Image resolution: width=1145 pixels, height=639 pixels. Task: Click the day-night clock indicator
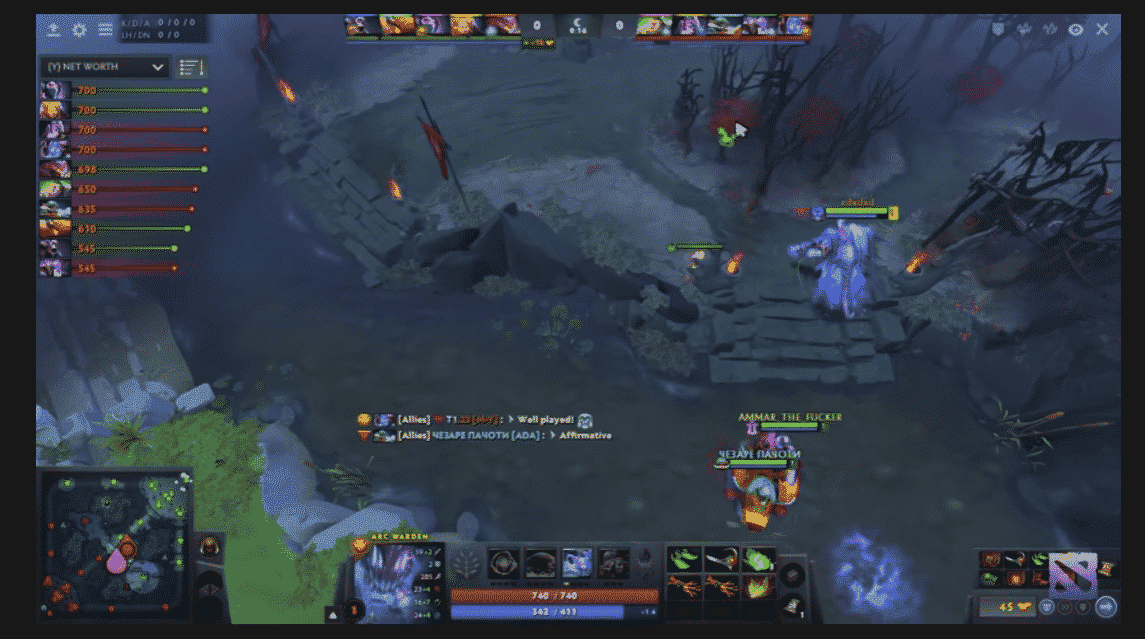tap(578, 25)
